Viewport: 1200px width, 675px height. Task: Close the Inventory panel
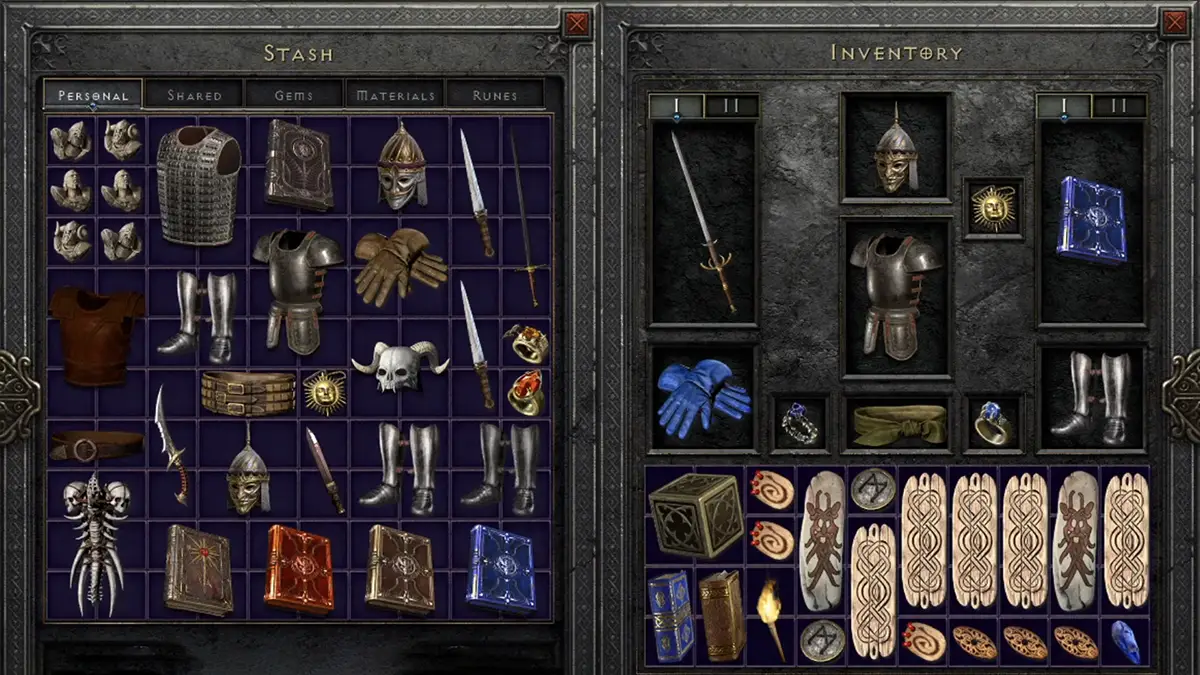(1175, 23)
